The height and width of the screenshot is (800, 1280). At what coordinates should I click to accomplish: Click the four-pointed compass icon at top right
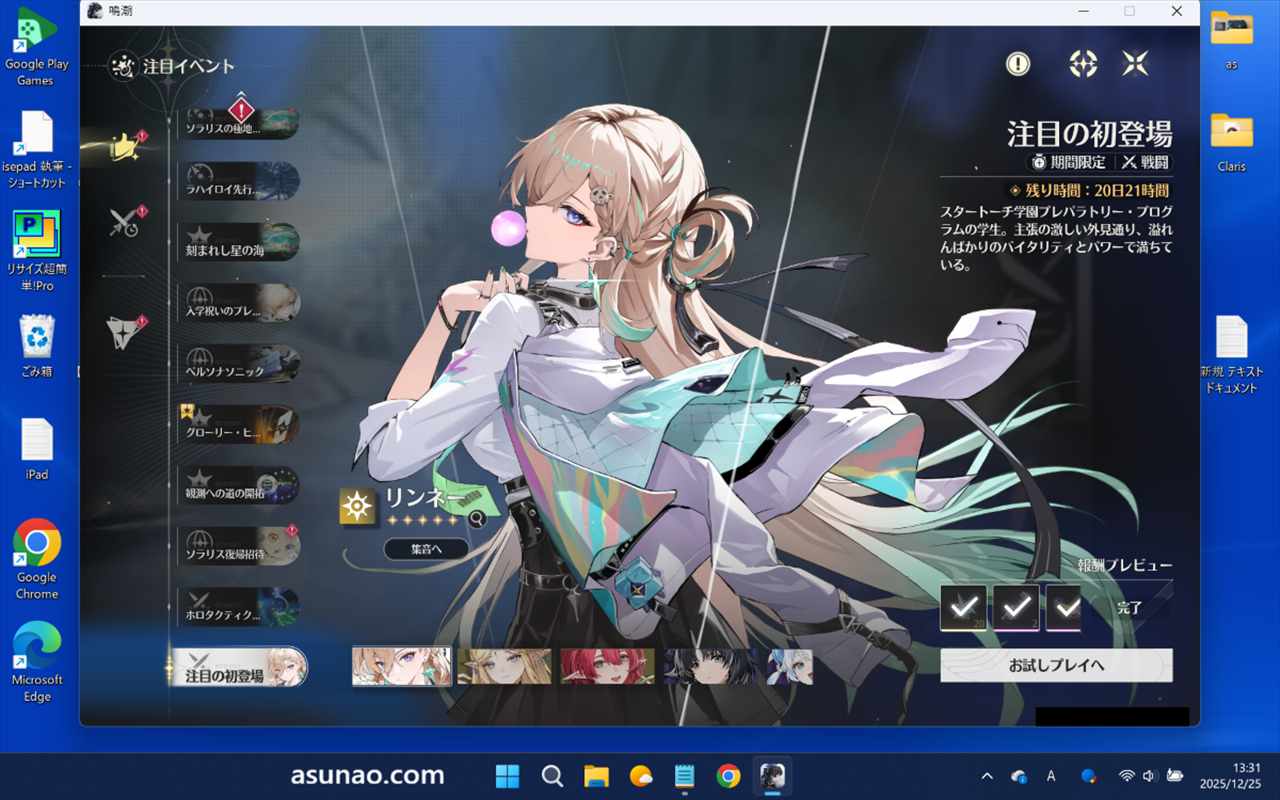click(x=1083, y=64)
